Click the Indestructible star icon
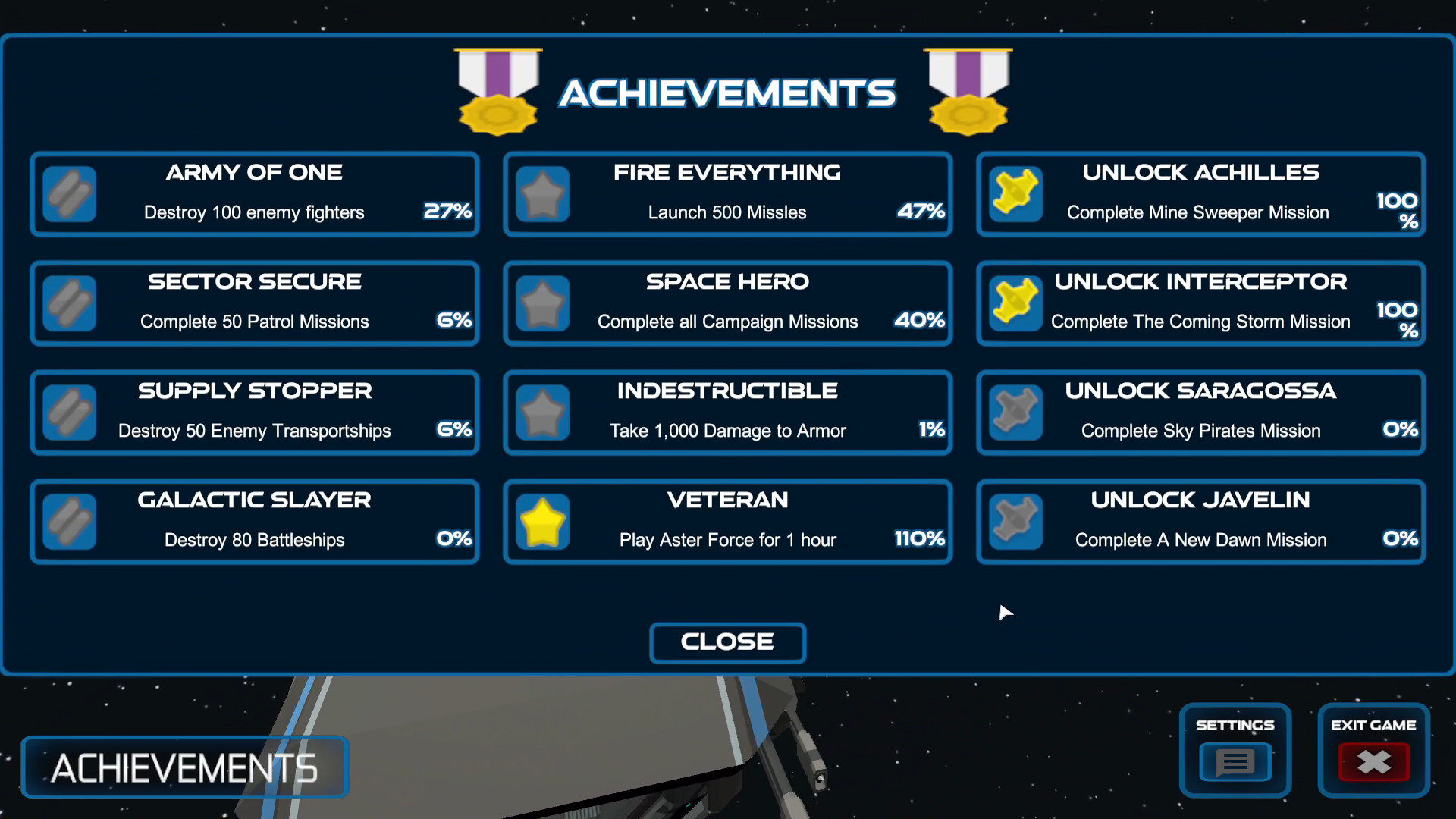Viewport: 1456px width, 819px height. coord(543,413)
